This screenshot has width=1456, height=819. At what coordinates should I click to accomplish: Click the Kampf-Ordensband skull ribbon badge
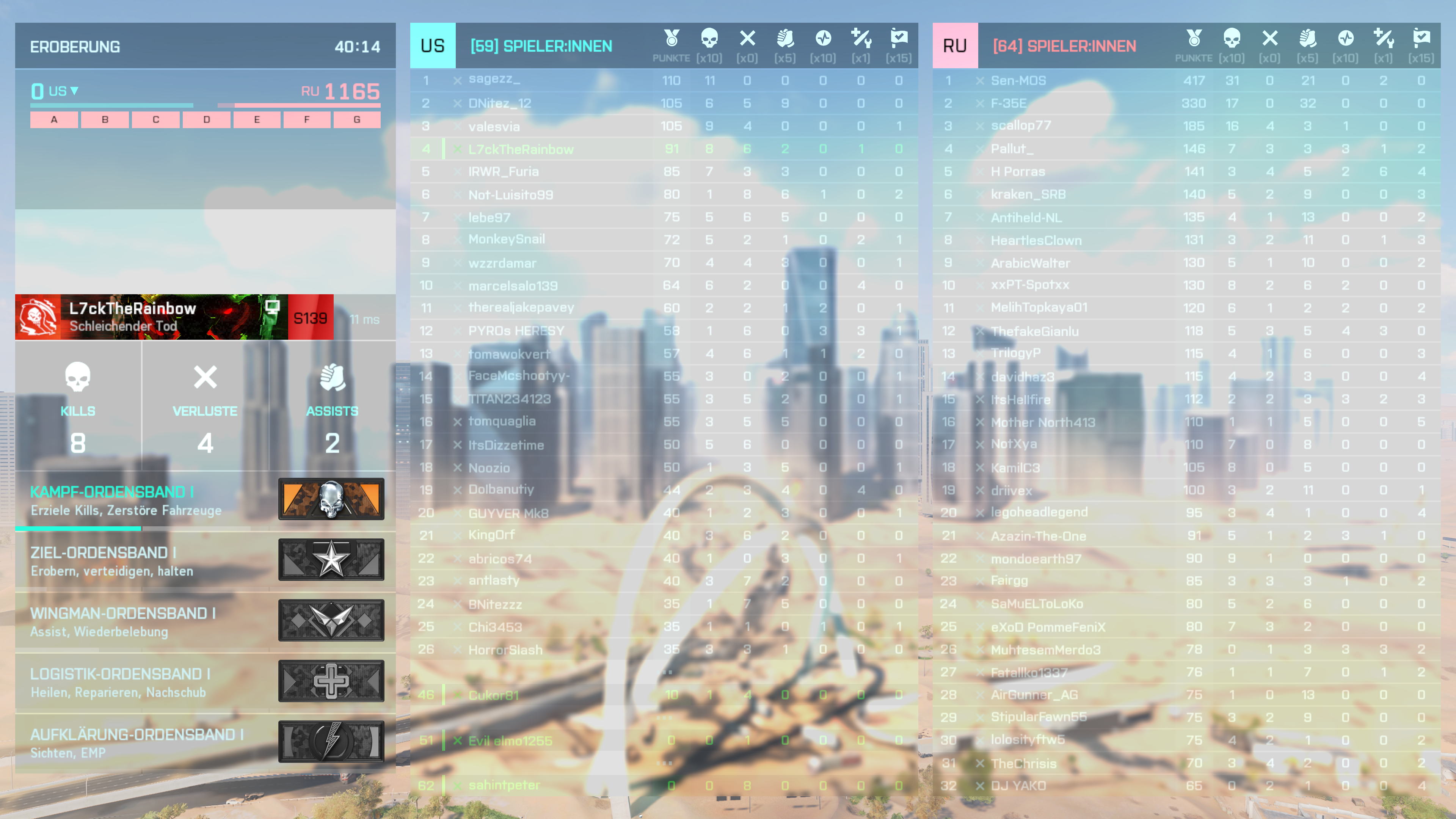pos(332,499)
